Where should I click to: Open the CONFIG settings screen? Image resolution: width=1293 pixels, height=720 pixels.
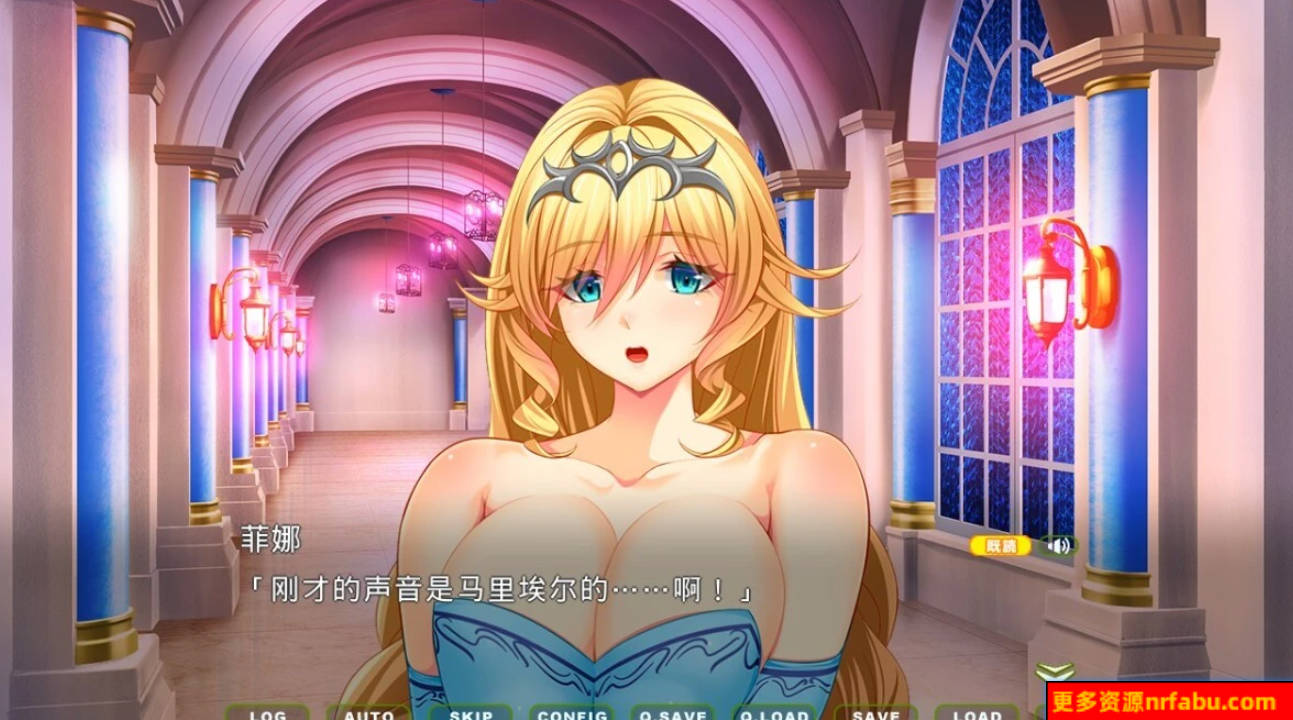pos(573,714)
